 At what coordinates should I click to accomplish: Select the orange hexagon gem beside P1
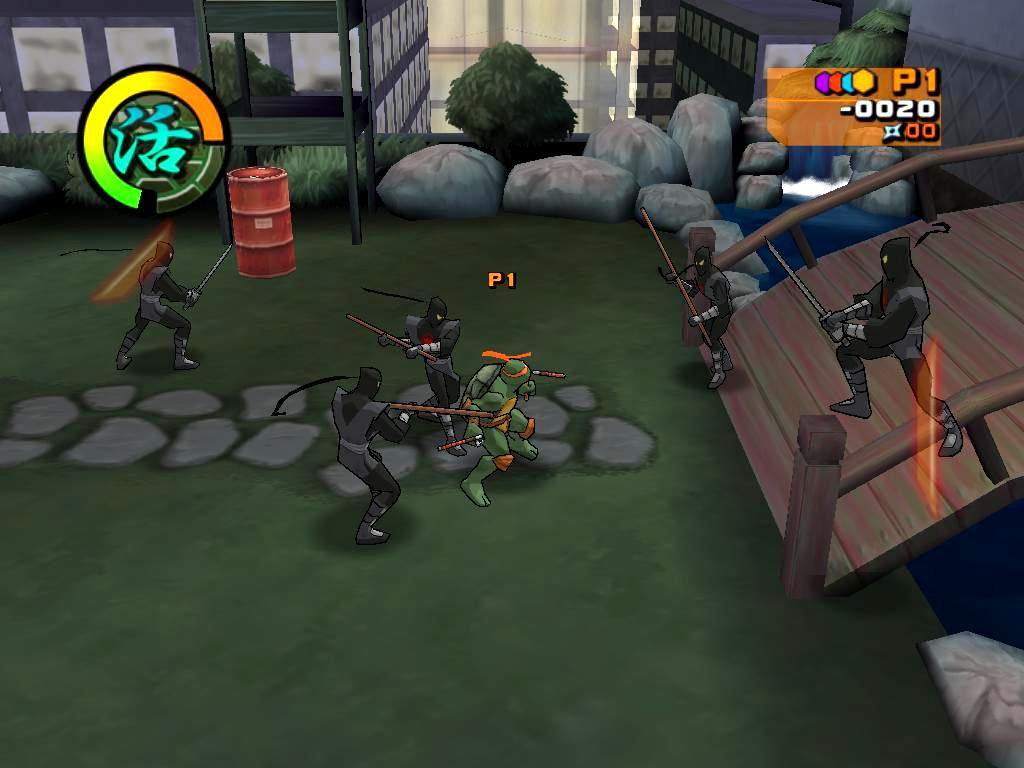point(865,82)
